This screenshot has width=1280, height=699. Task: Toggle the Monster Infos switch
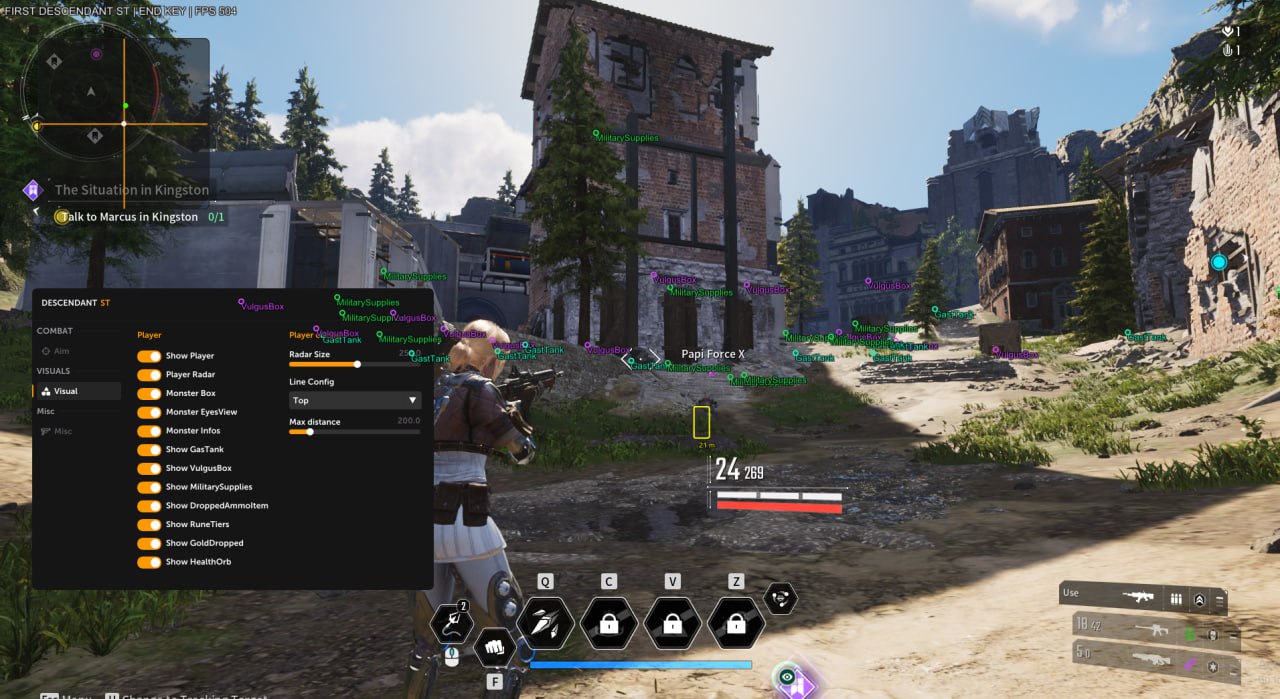click(149, 431)
